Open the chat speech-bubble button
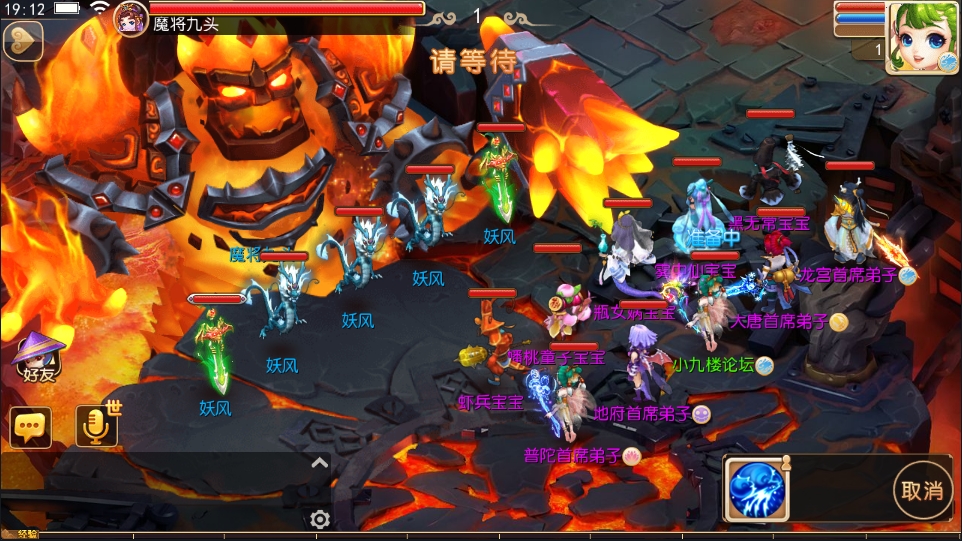This screenshot has width=962, height=541. tap(31, 427)
